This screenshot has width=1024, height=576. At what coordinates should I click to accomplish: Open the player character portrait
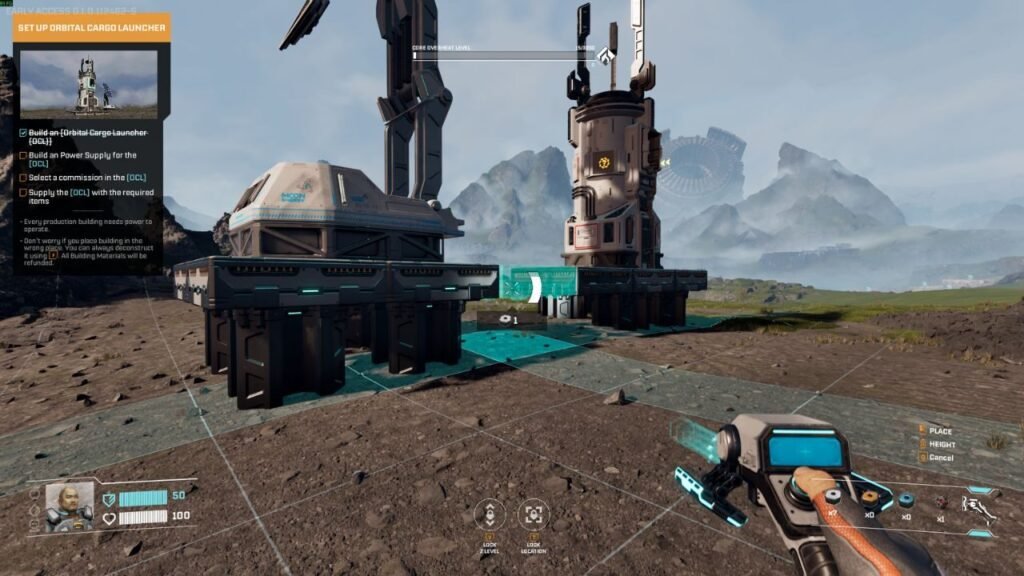69,506
